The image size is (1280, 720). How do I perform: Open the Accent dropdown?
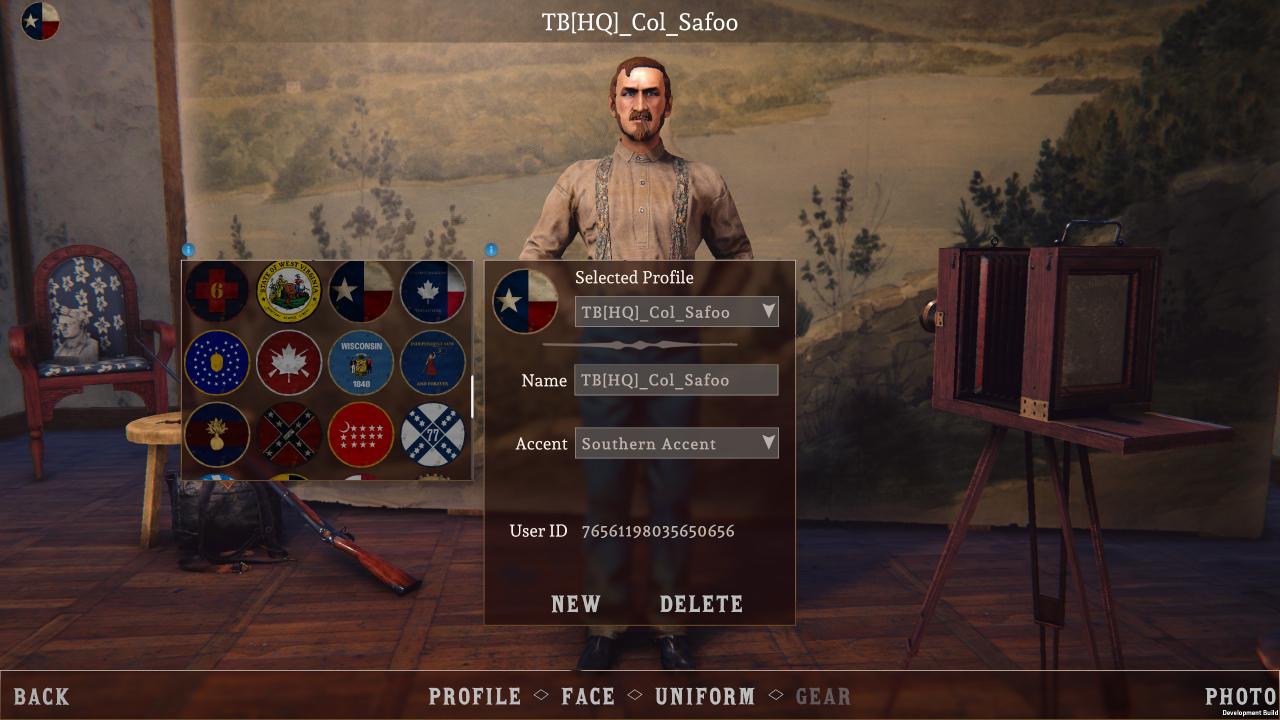[676, 443]
